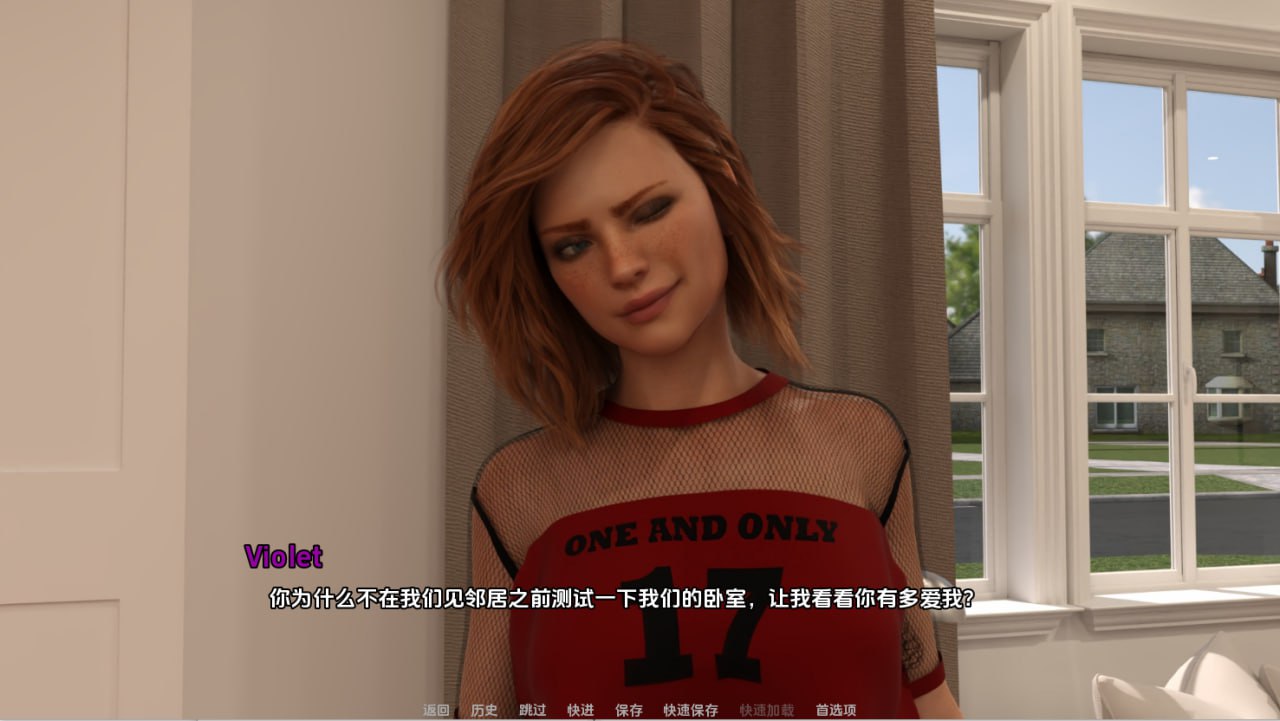Image resolution: width=1280 pixels, height=721 pixels.
Task: Click 返回 to go back one step
Action: [435, 709]
